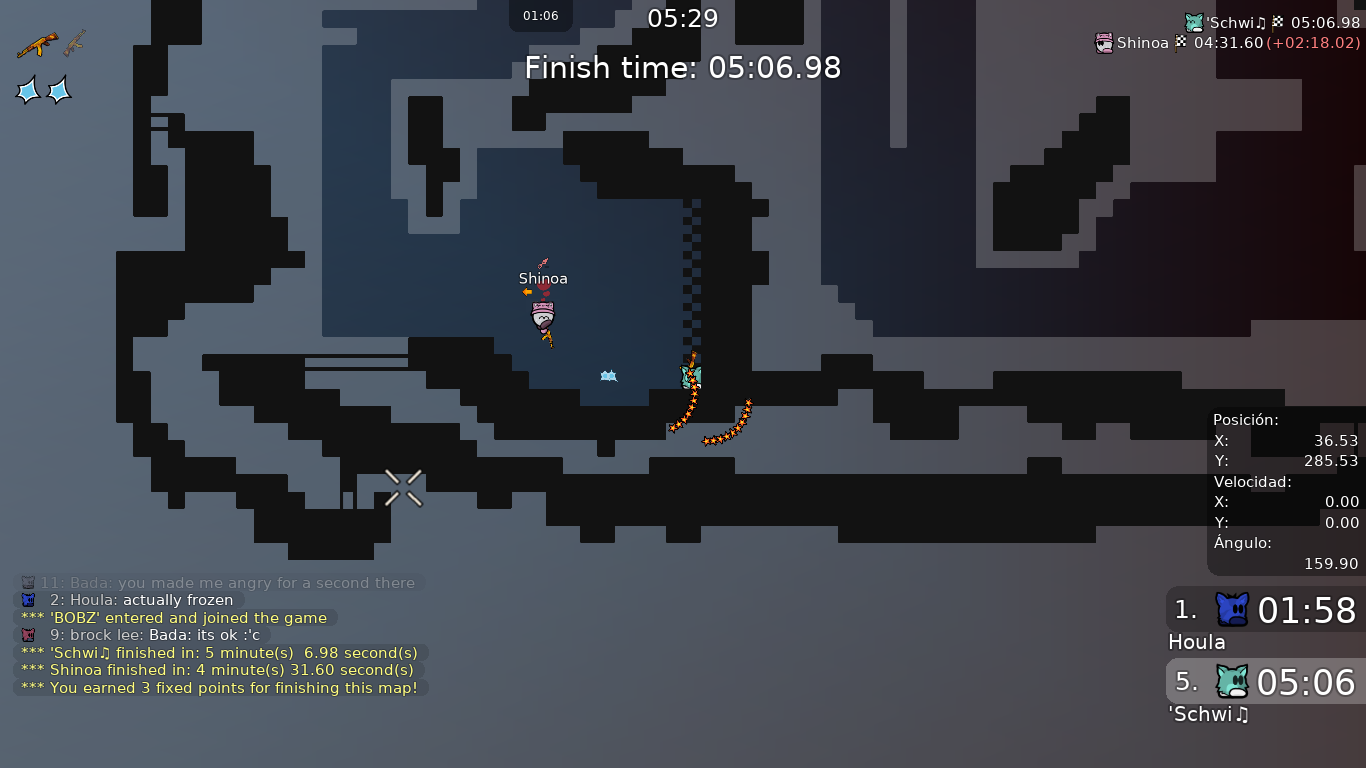This screenshot has height=768, width=1366.
Task: Click Shinoa's finish time entry
Action: 1228,43
